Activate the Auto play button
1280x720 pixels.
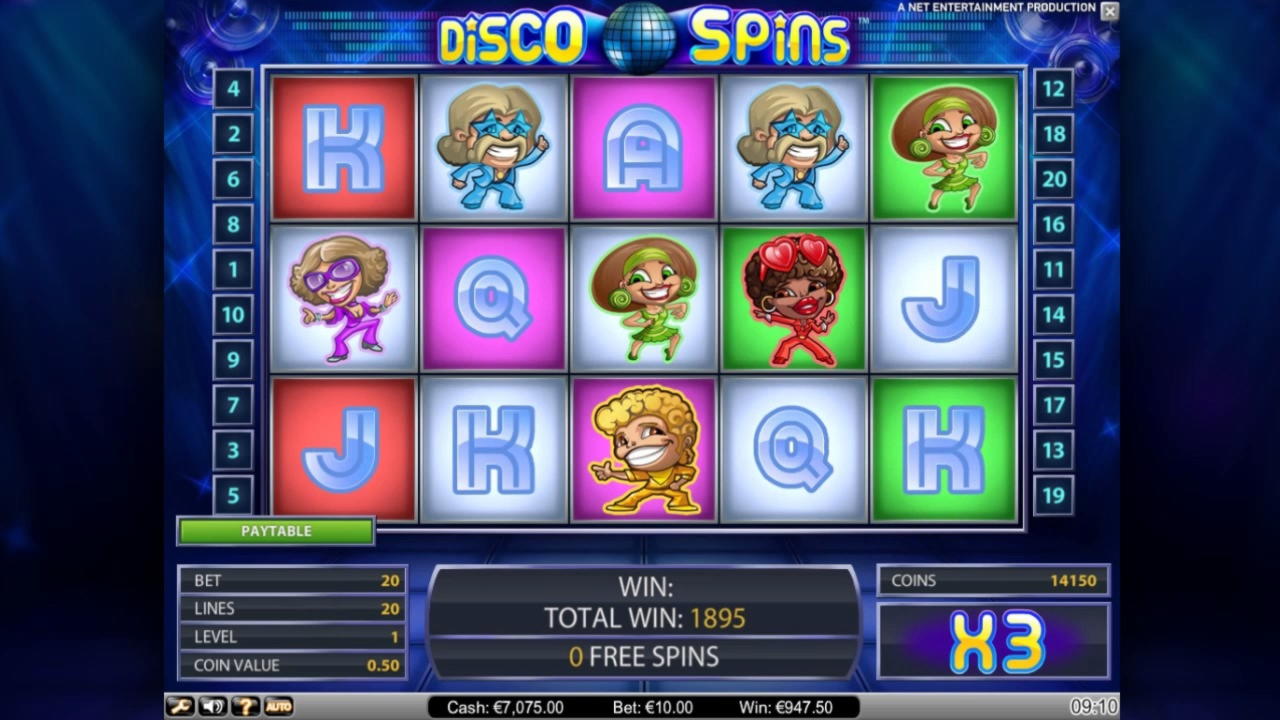(x=278, y=707)
